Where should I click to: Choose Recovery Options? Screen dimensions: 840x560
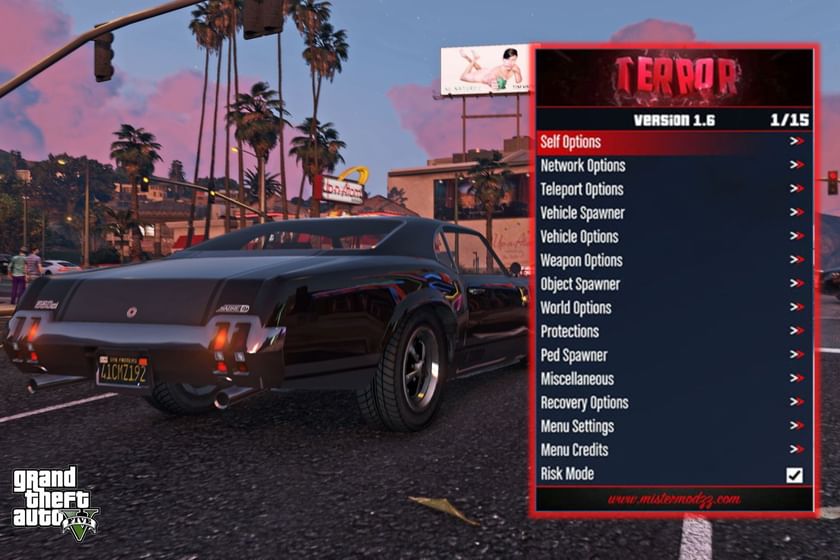pyautogui.click(x=584, y=403)
